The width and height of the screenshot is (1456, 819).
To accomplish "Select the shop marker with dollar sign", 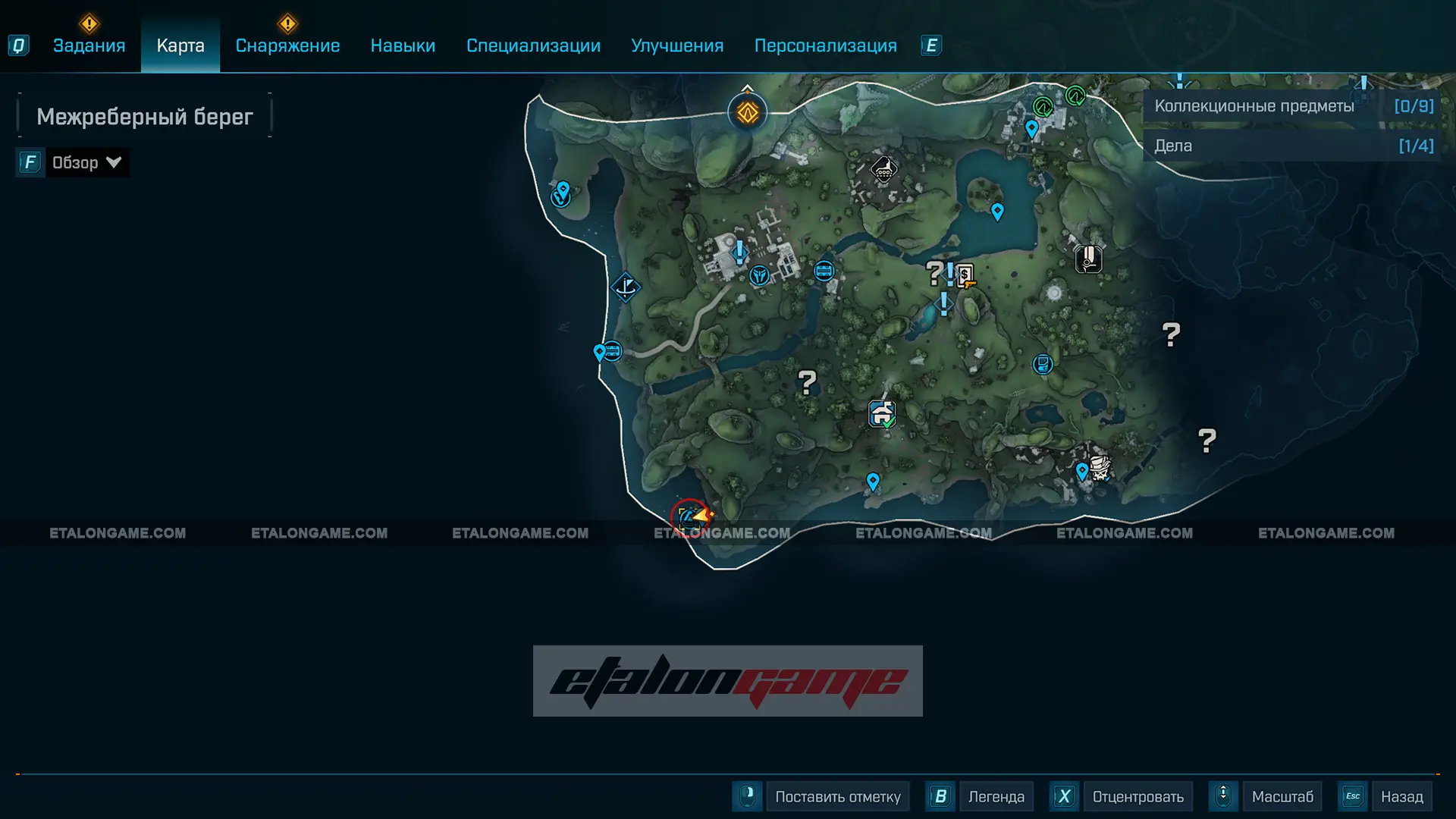I will tap(965, 275).
